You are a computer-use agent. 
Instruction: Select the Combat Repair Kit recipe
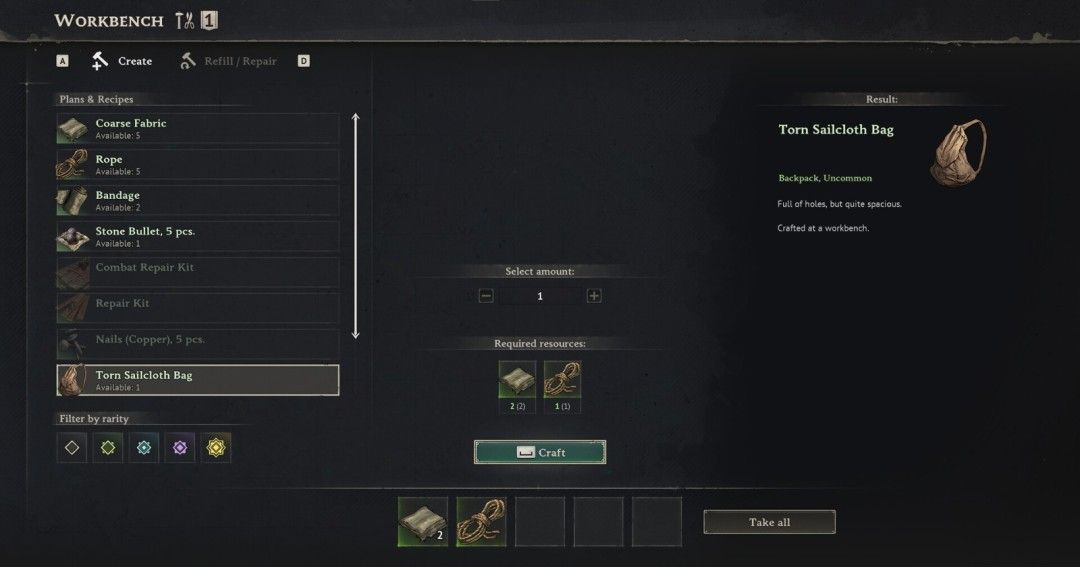point(198,273)
